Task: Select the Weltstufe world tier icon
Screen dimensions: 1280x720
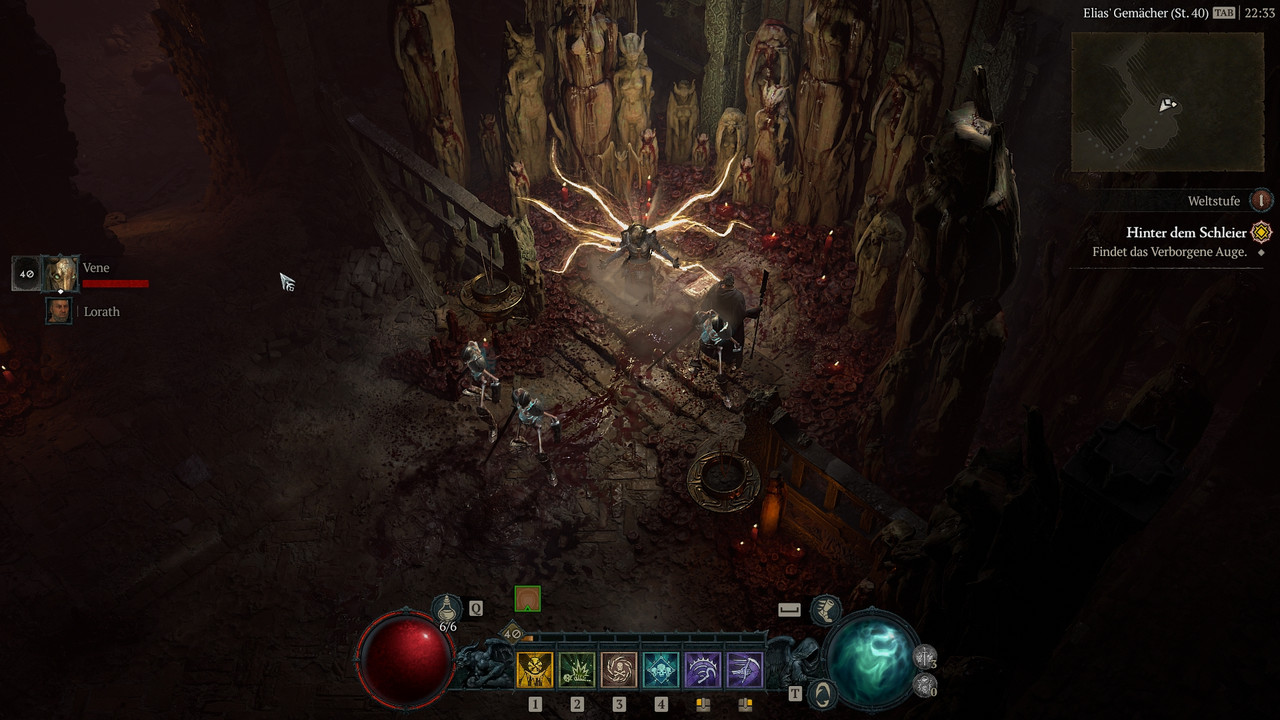Action: tap(1262, 201)
